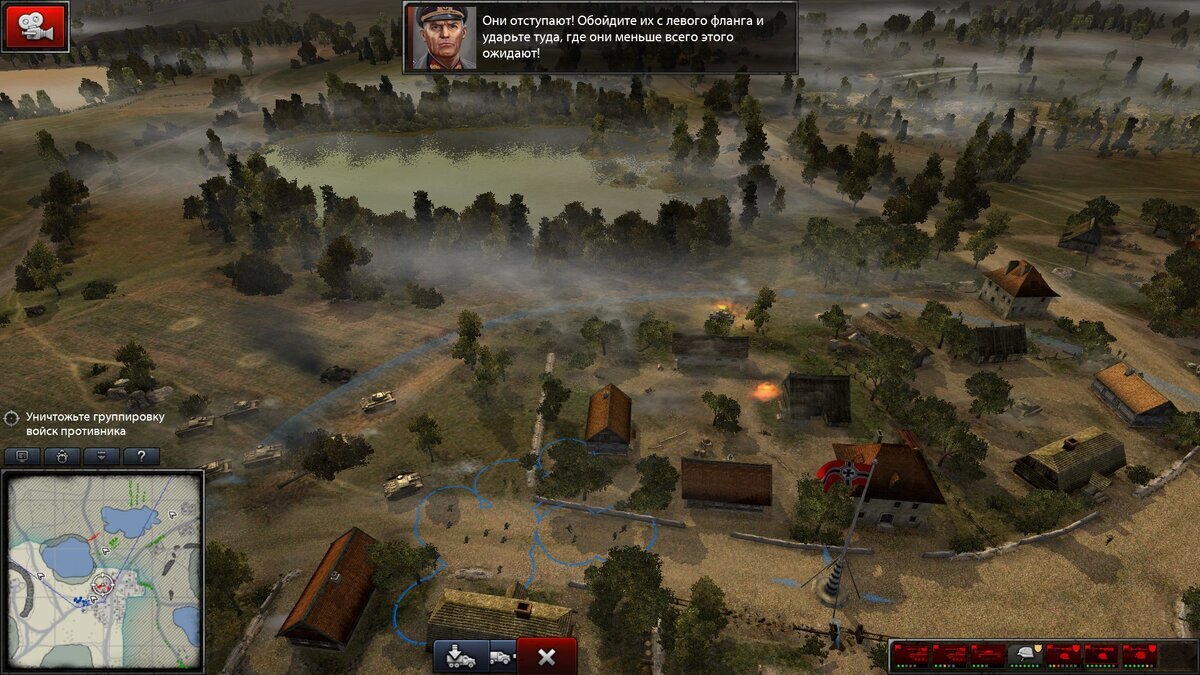Open help with the question mark button
This screenshot has width=1200, height=675.
click(x=141, y=456)
